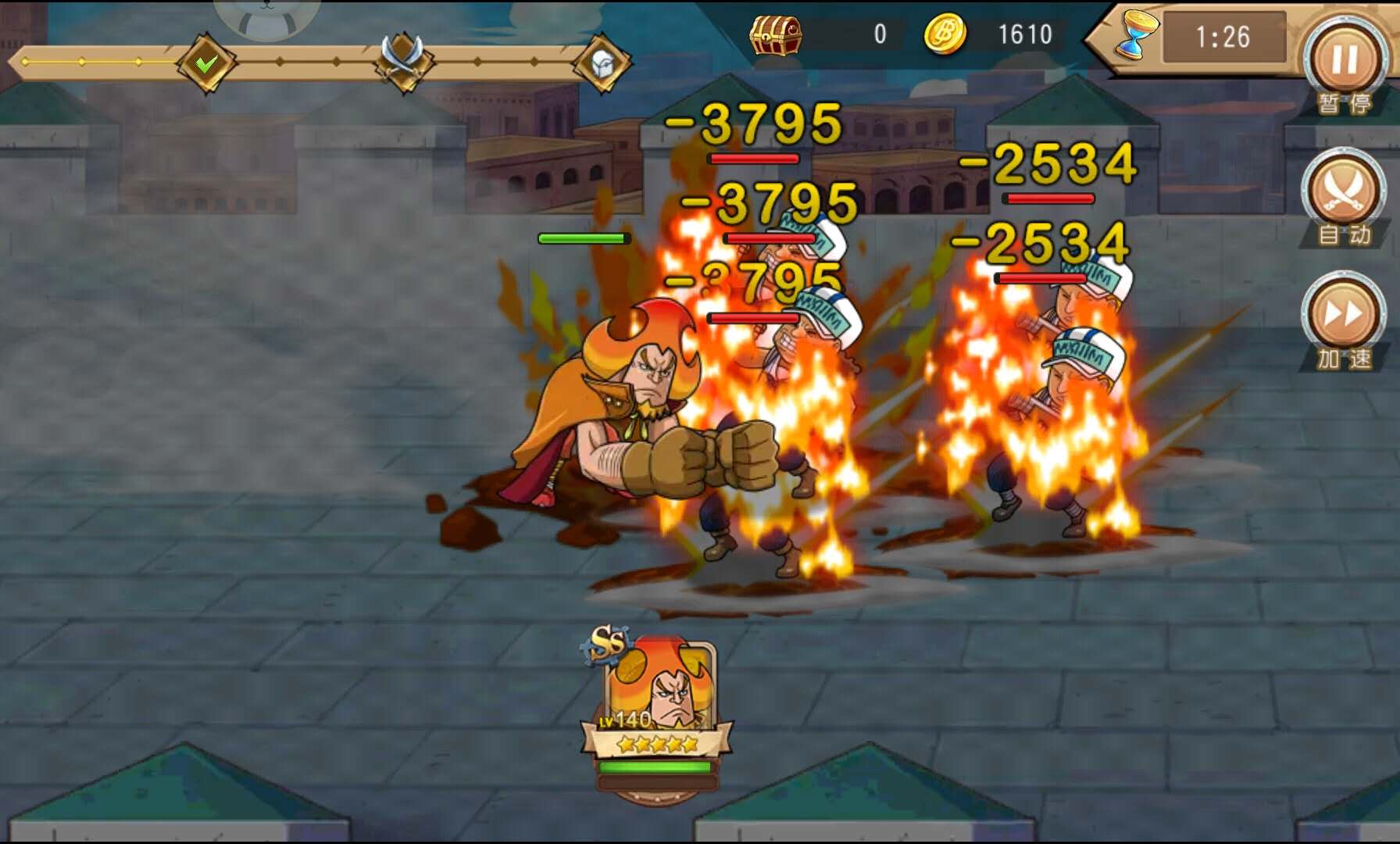Pause the battle with 暂停 button
The image size is (1400, 844).
coord(1345,61)
